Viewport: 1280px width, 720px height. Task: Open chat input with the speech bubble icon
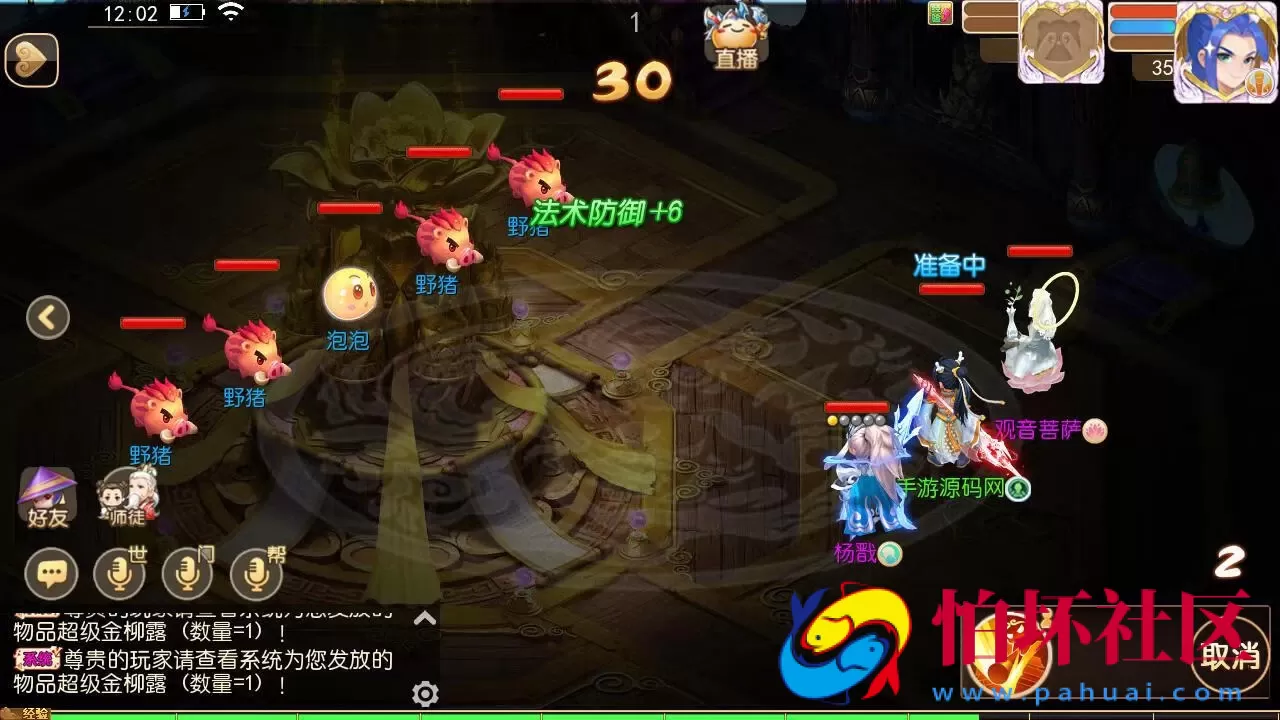click(x=50, y=574)
